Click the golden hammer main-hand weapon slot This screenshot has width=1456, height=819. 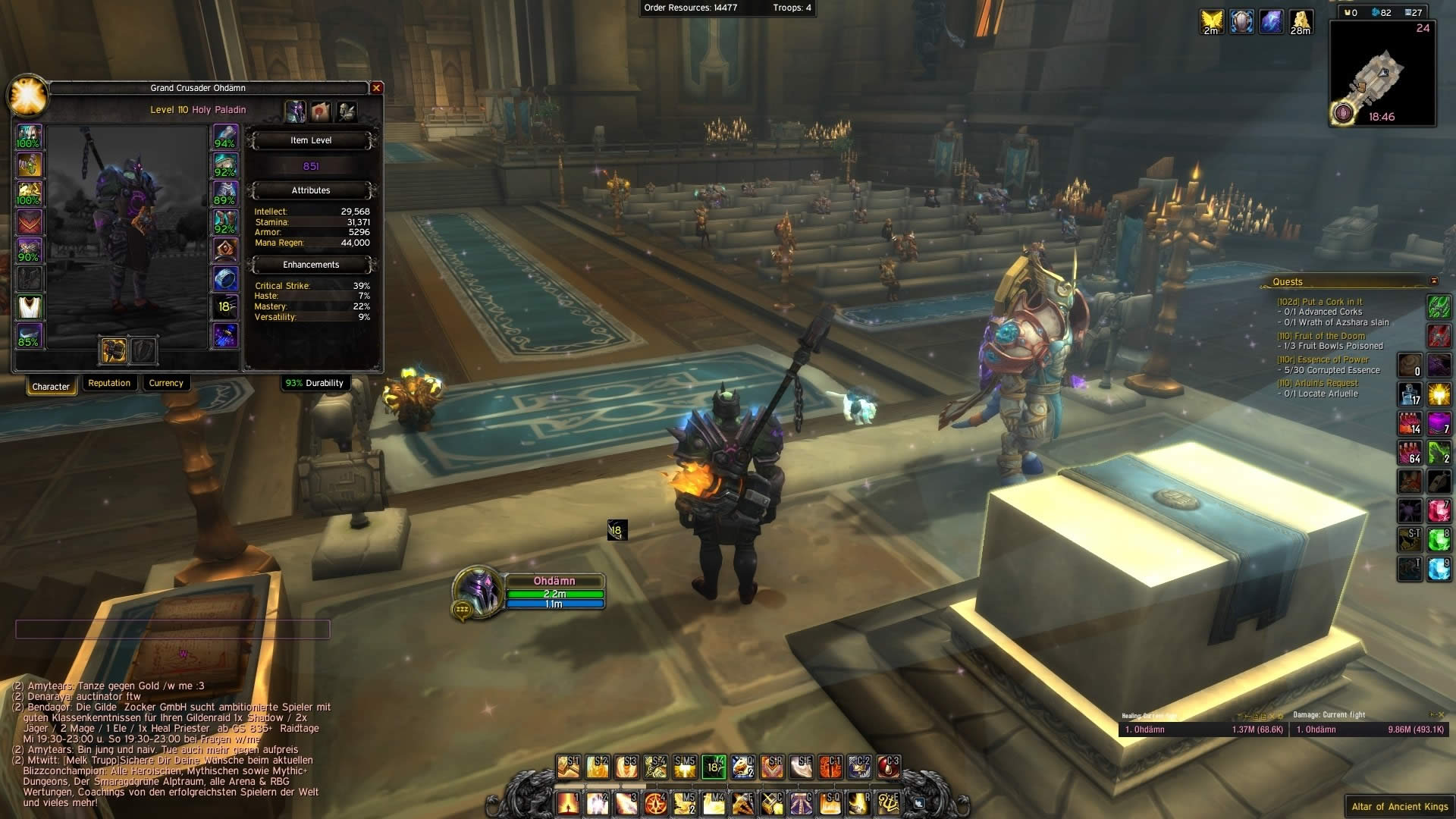[x=114, y=350]
